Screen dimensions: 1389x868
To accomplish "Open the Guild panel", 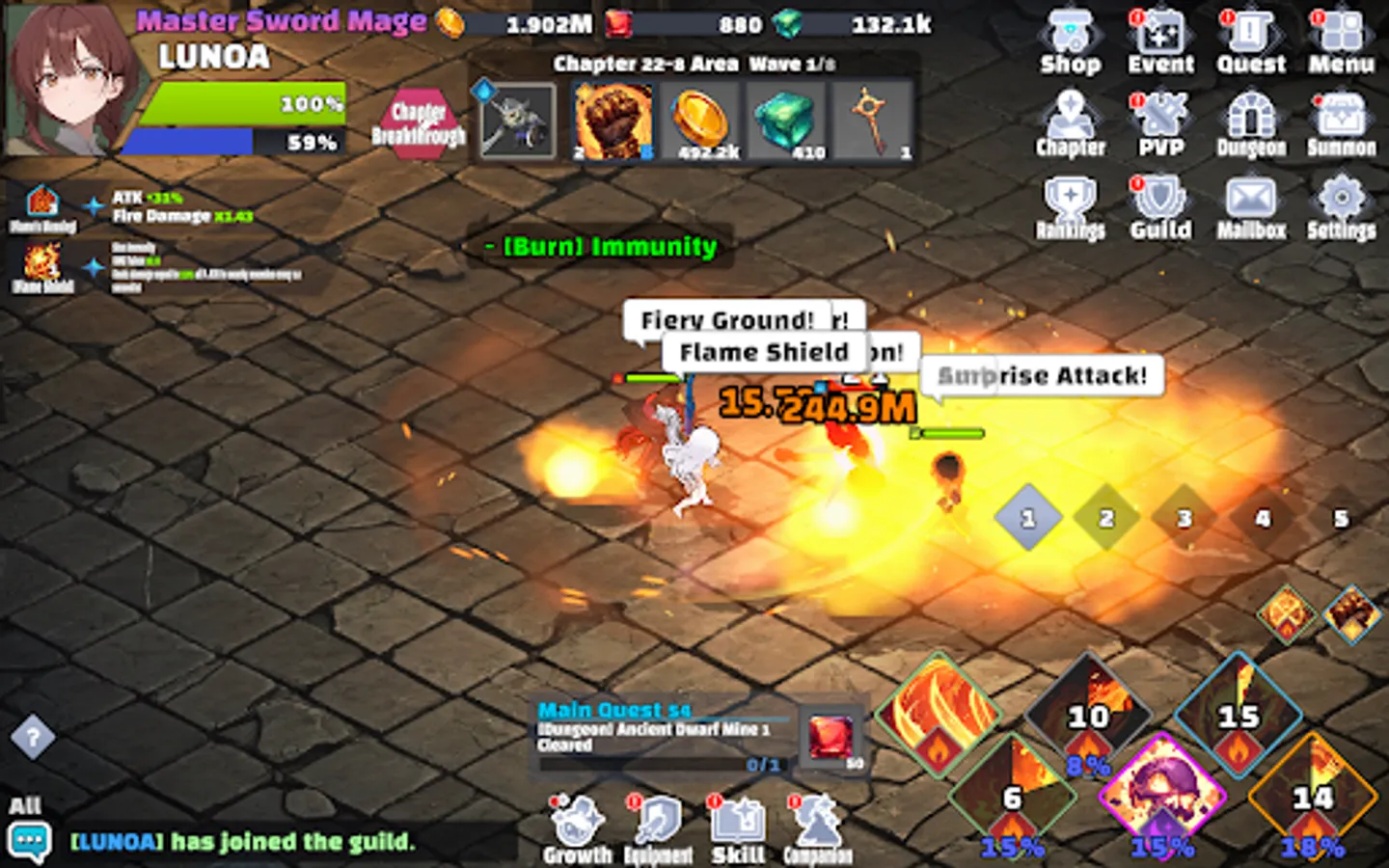I will click(x=1161, y=204).
